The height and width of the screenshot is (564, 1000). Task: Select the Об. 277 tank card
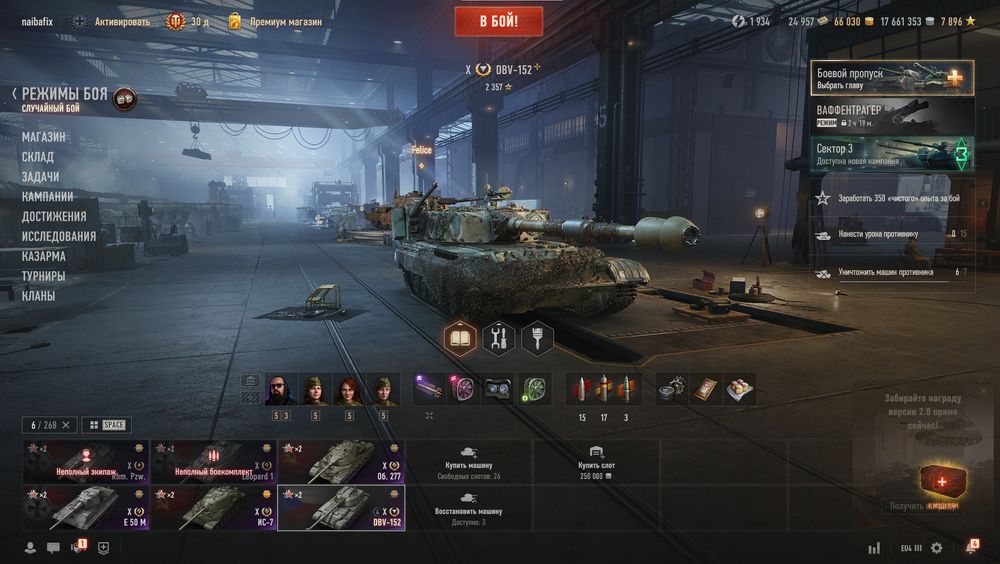342,462
